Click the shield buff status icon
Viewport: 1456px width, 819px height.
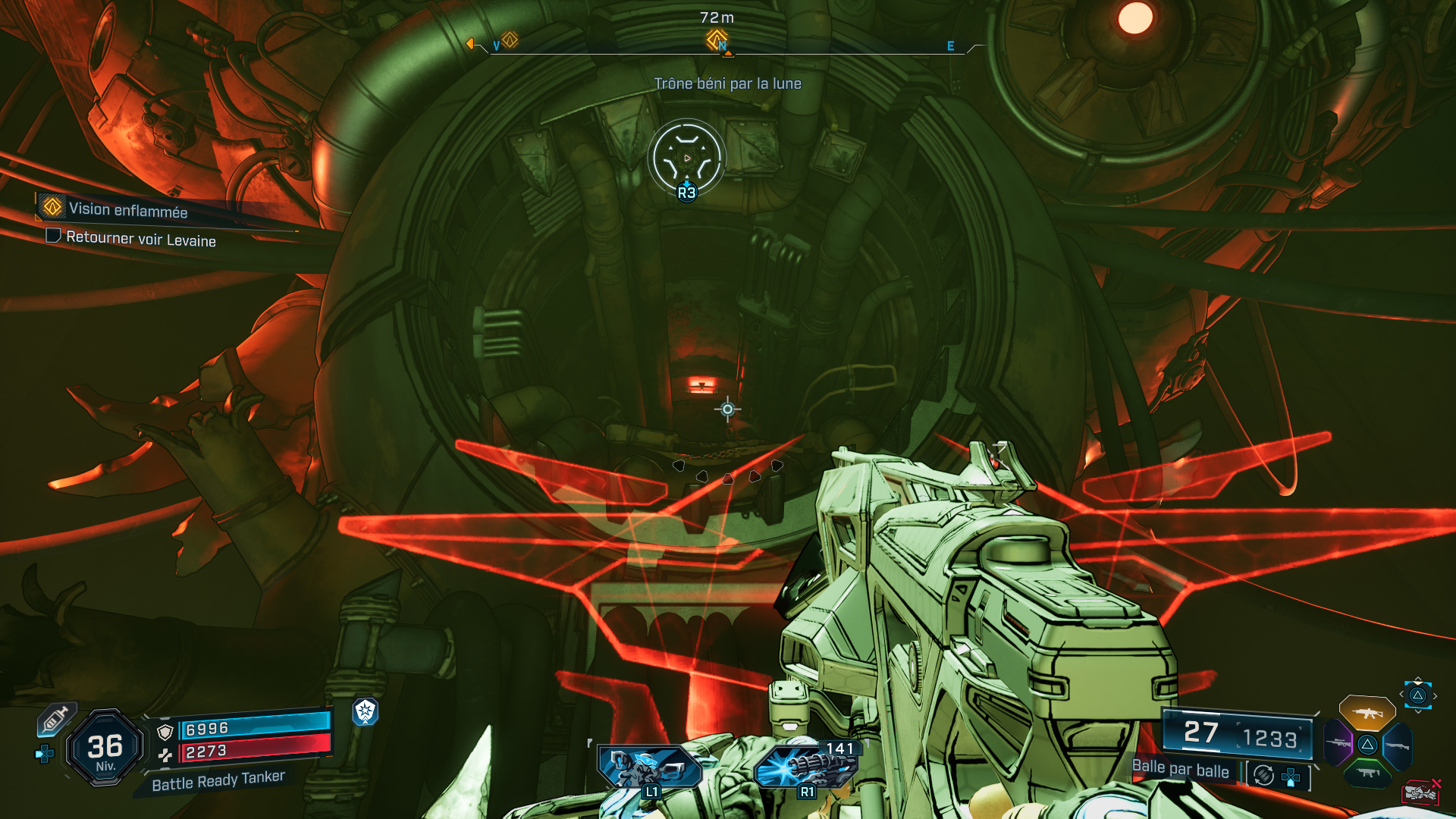point(366,711)
